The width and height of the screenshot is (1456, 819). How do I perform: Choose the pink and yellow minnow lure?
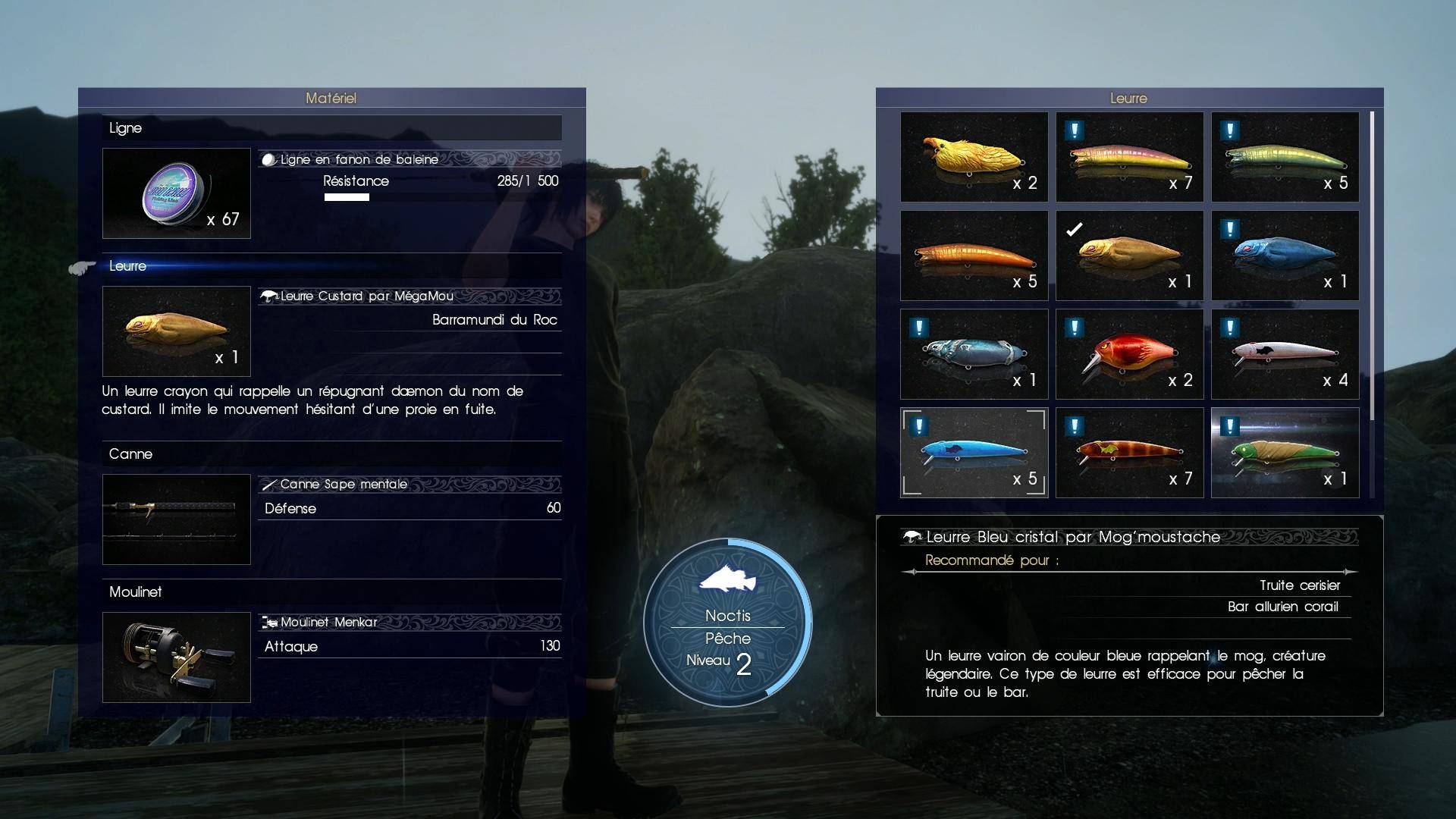click(1129, 157)
